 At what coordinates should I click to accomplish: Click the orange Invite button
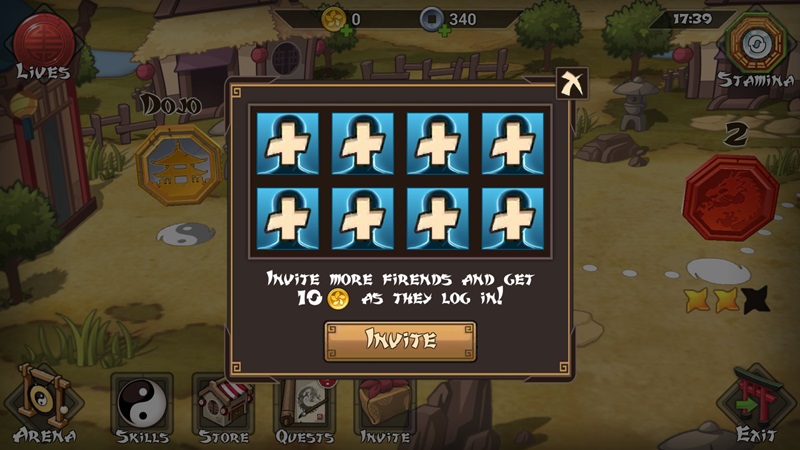(x=400, y=340)
